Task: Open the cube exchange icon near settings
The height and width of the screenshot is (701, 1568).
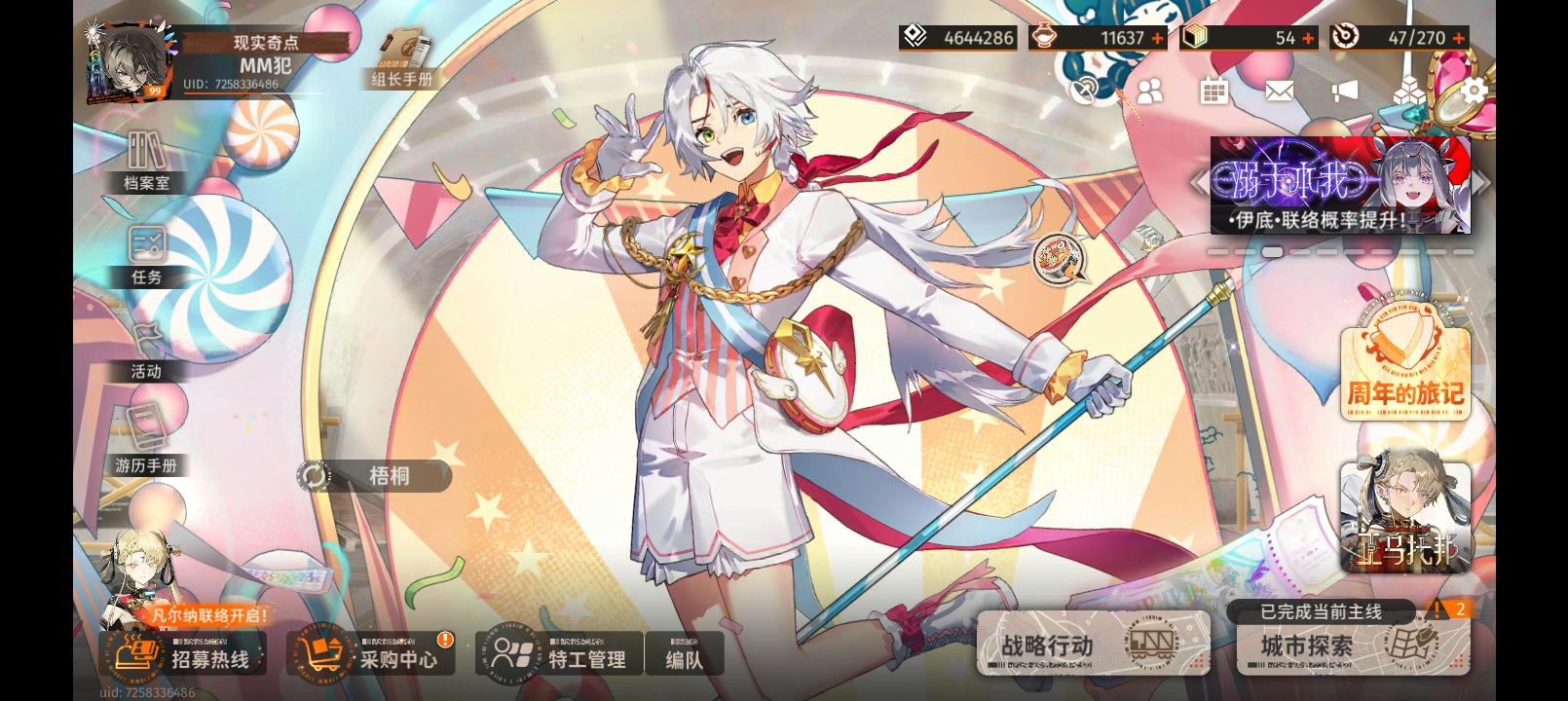Action: pyautogui.click(x=1407, y=90)
